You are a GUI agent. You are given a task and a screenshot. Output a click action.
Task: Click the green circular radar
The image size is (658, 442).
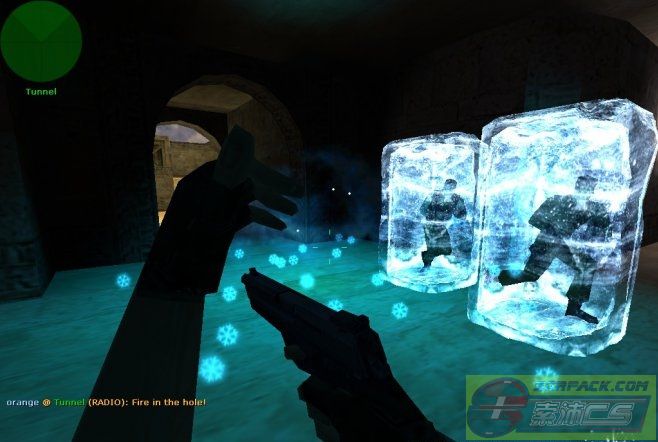point(41,41)
